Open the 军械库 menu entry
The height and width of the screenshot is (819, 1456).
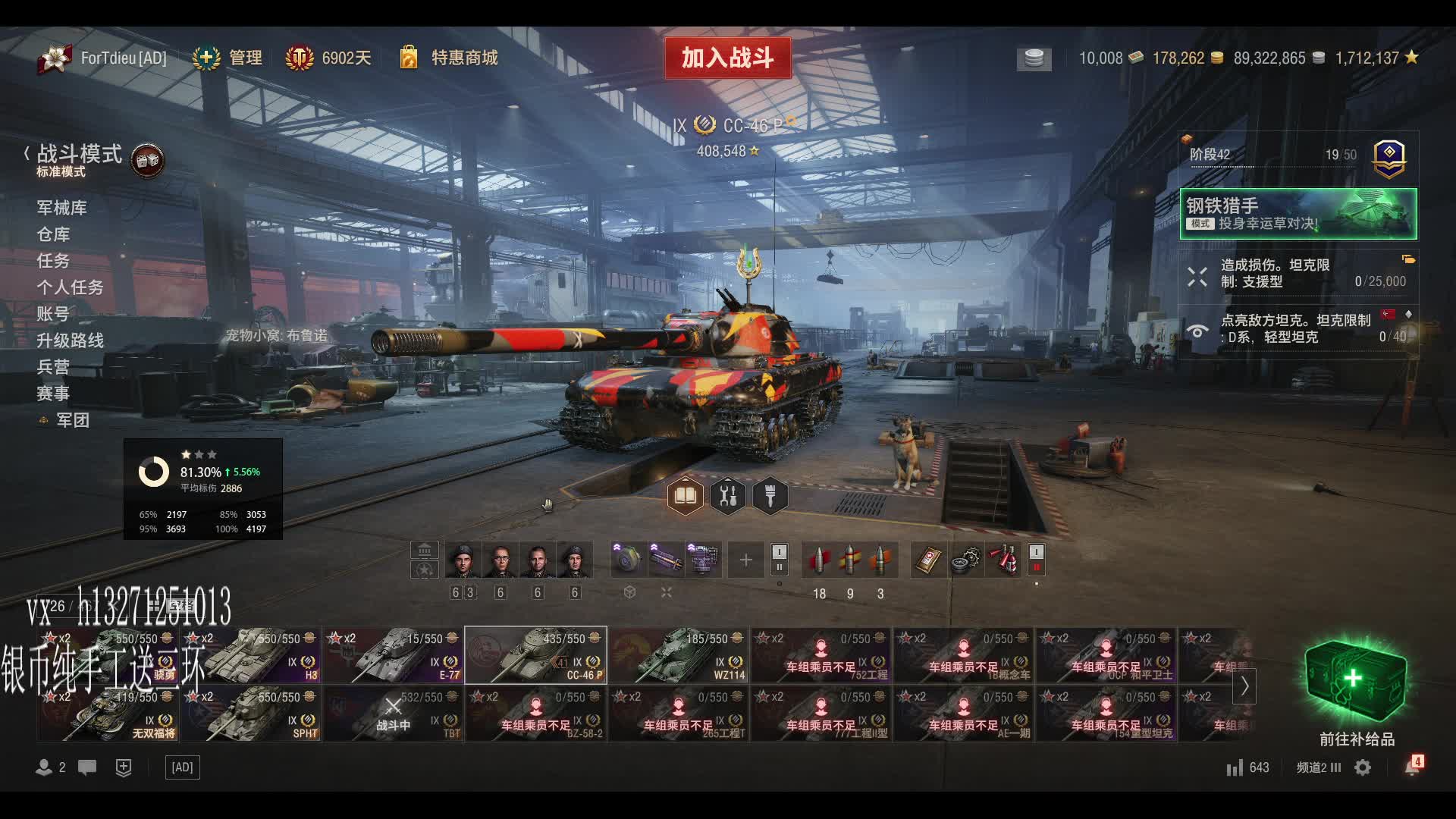61,208
